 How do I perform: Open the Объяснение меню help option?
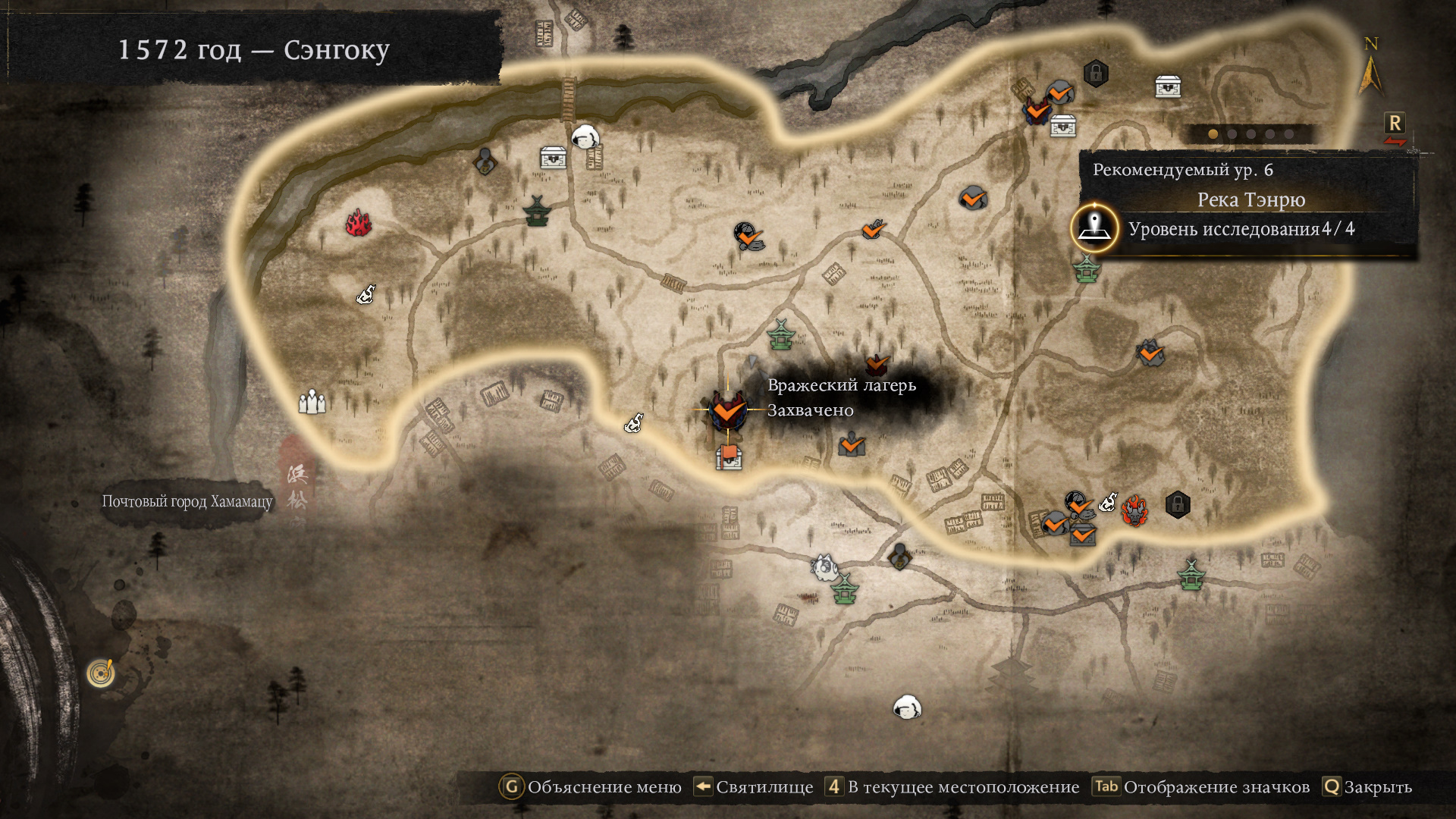point(591,787)
